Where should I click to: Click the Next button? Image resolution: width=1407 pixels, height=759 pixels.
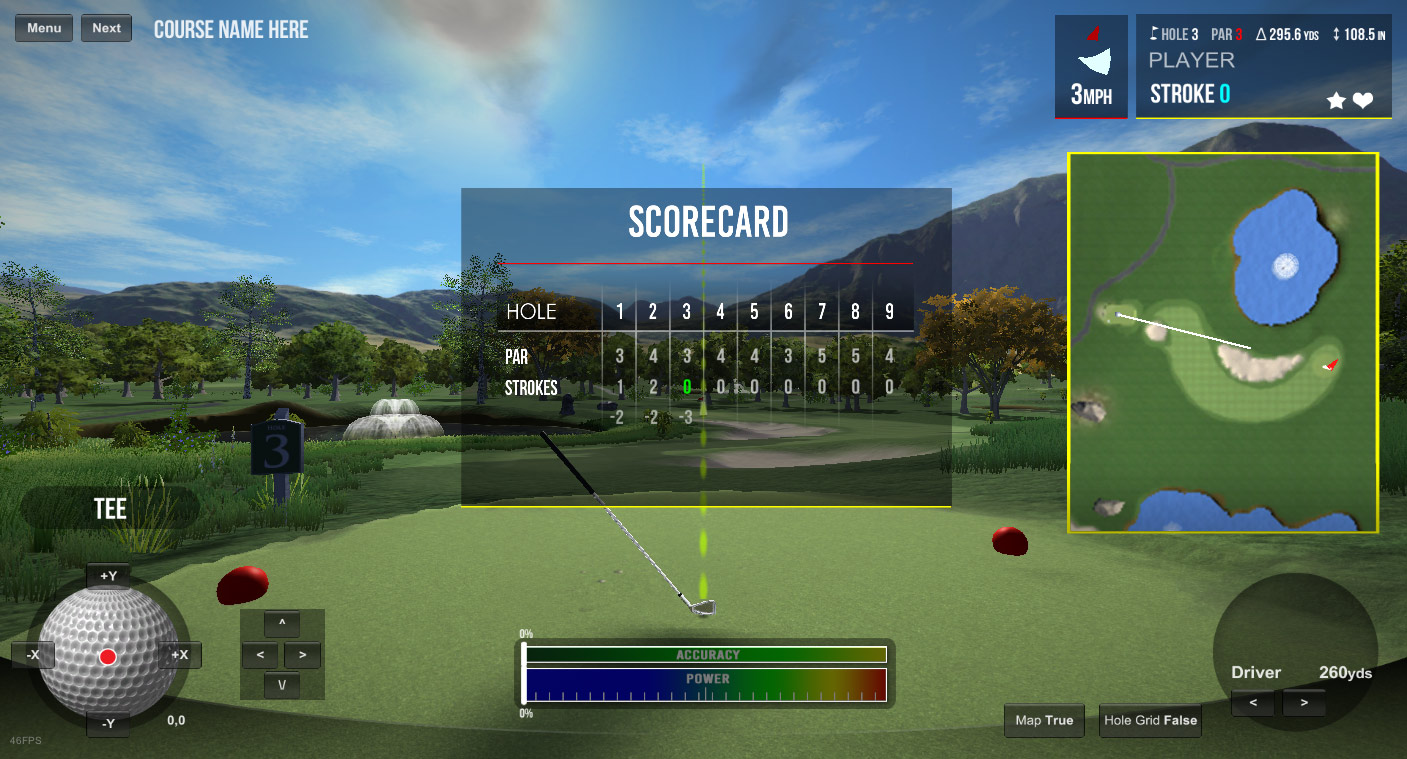106,28
